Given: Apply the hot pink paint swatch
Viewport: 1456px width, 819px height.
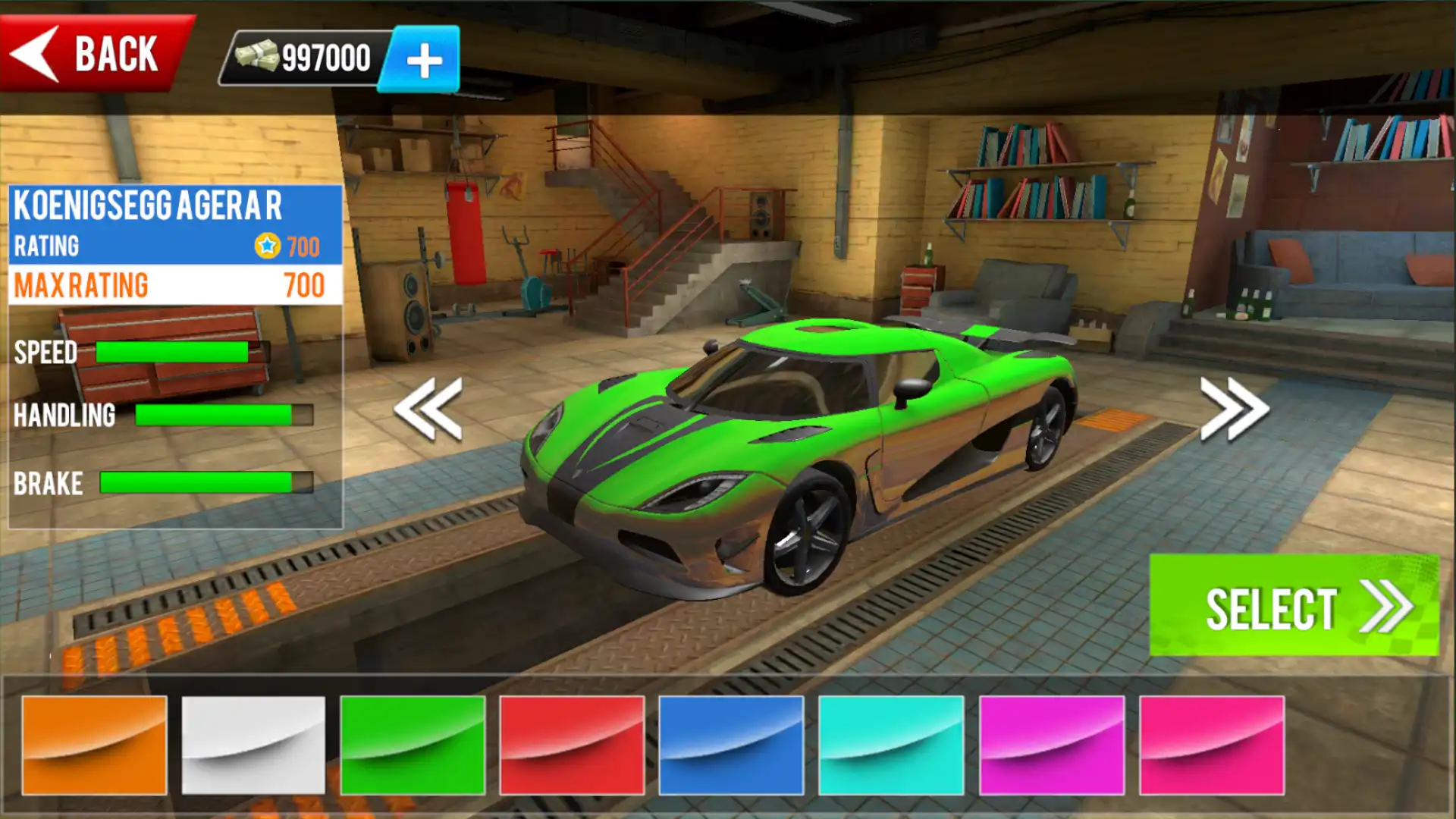Looking at the screenshot, I should tap(1211, 745).
